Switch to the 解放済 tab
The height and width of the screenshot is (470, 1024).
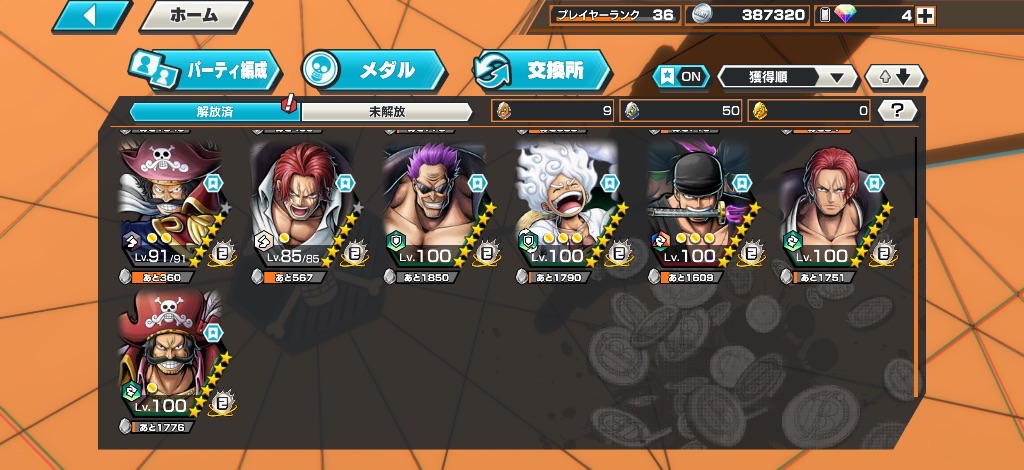[x=214, y=111]
